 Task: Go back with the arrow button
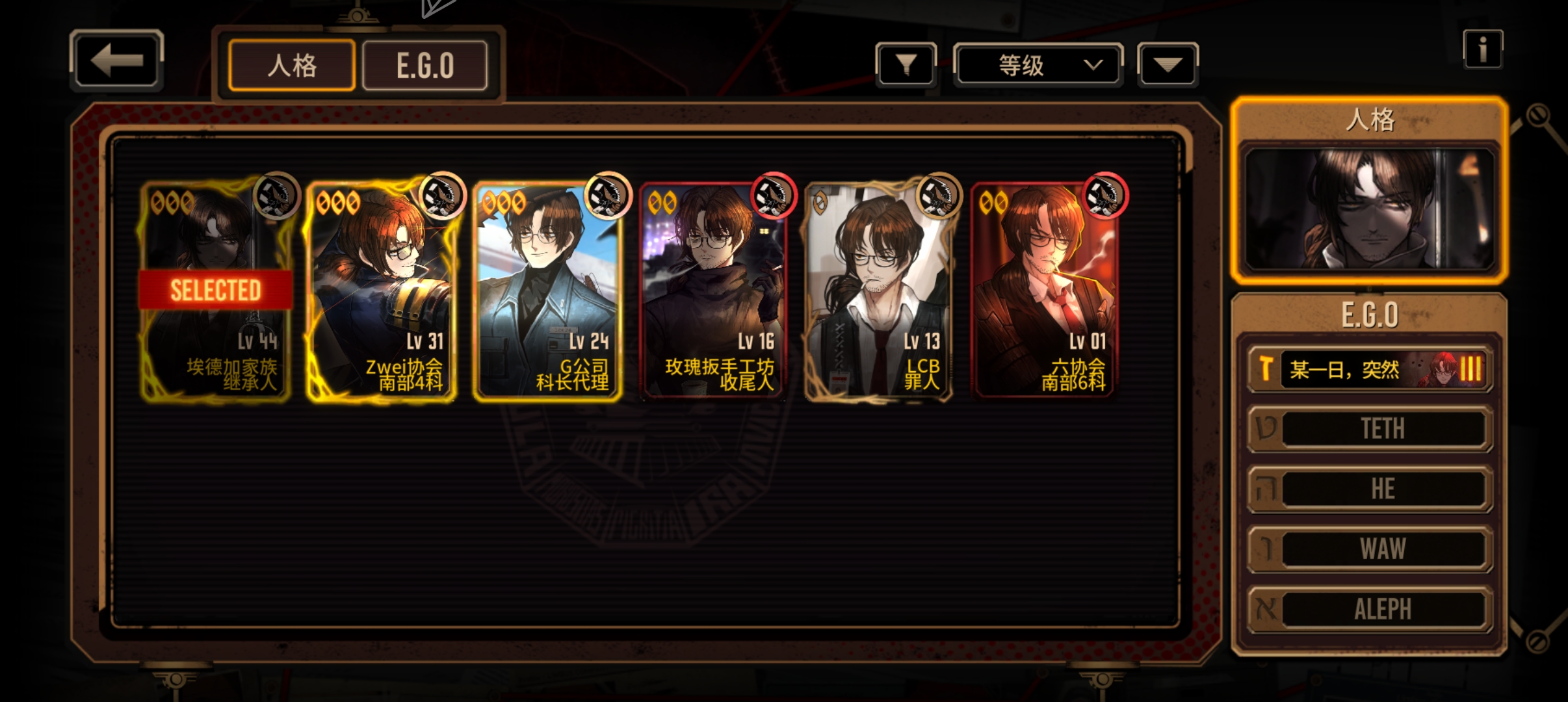116,60
